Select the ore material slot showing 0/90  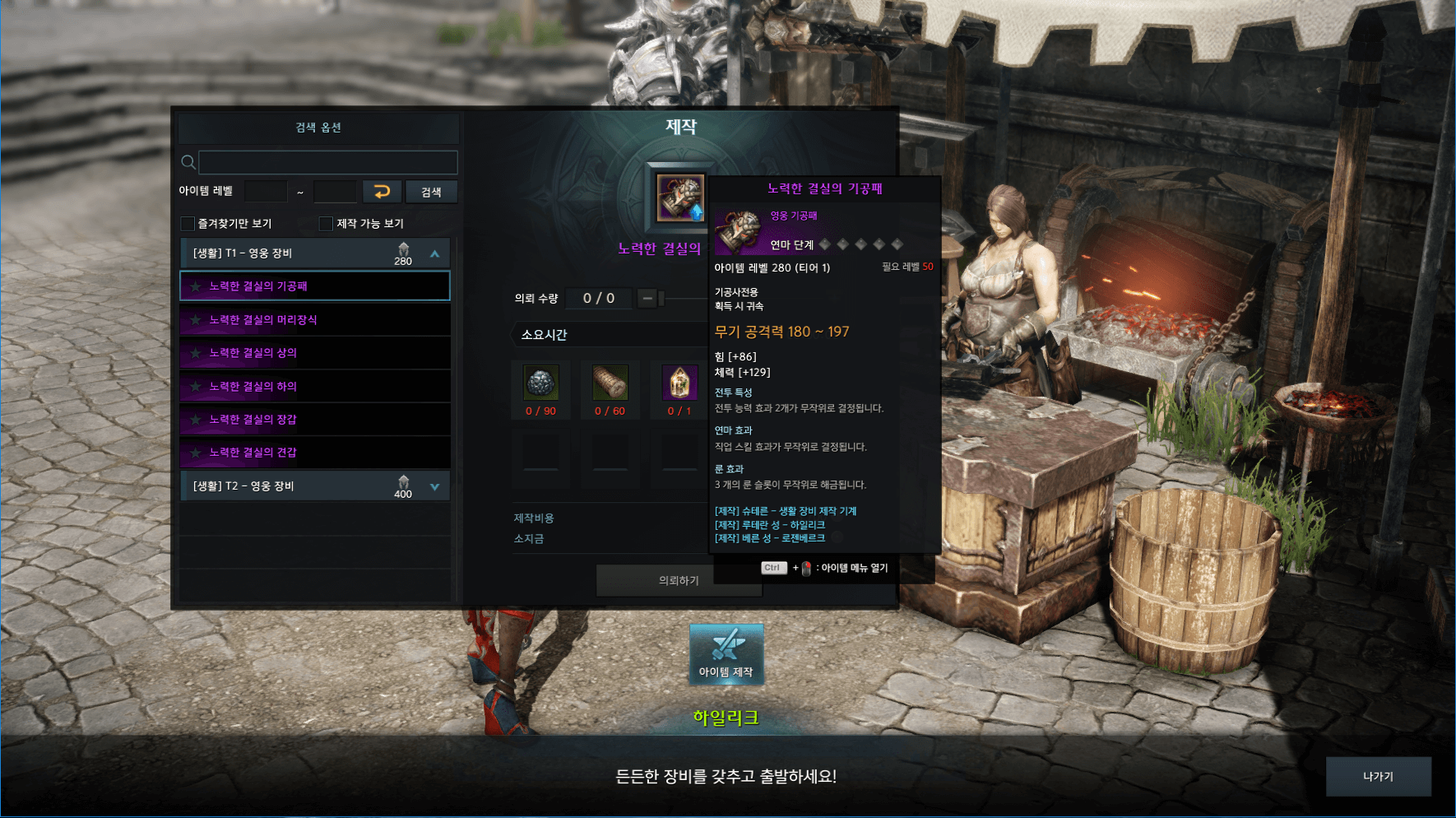click(x=540, y=383)
